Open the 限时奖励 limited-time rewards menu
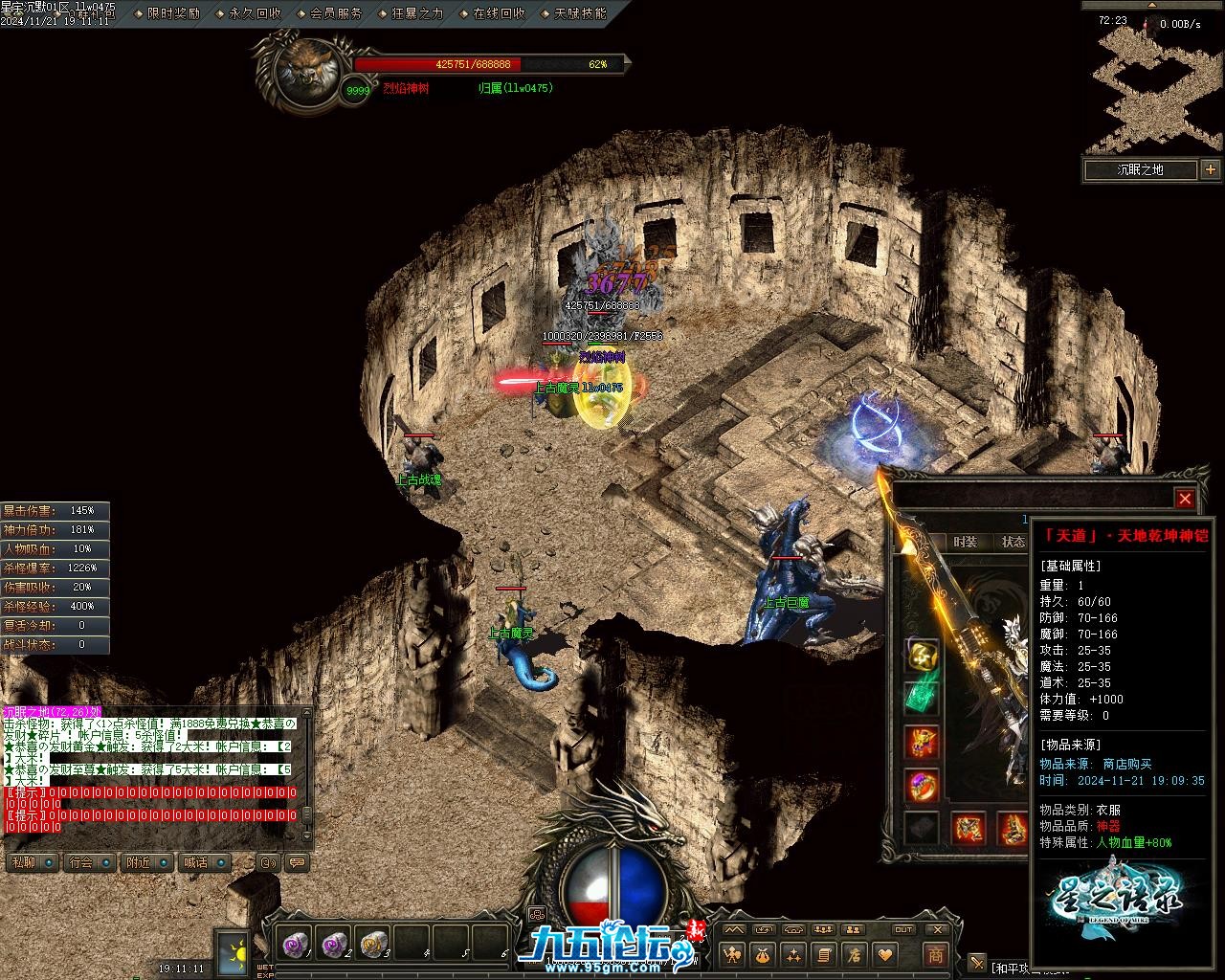Viewport: 1225px width, 980px height. pos(173,13)
